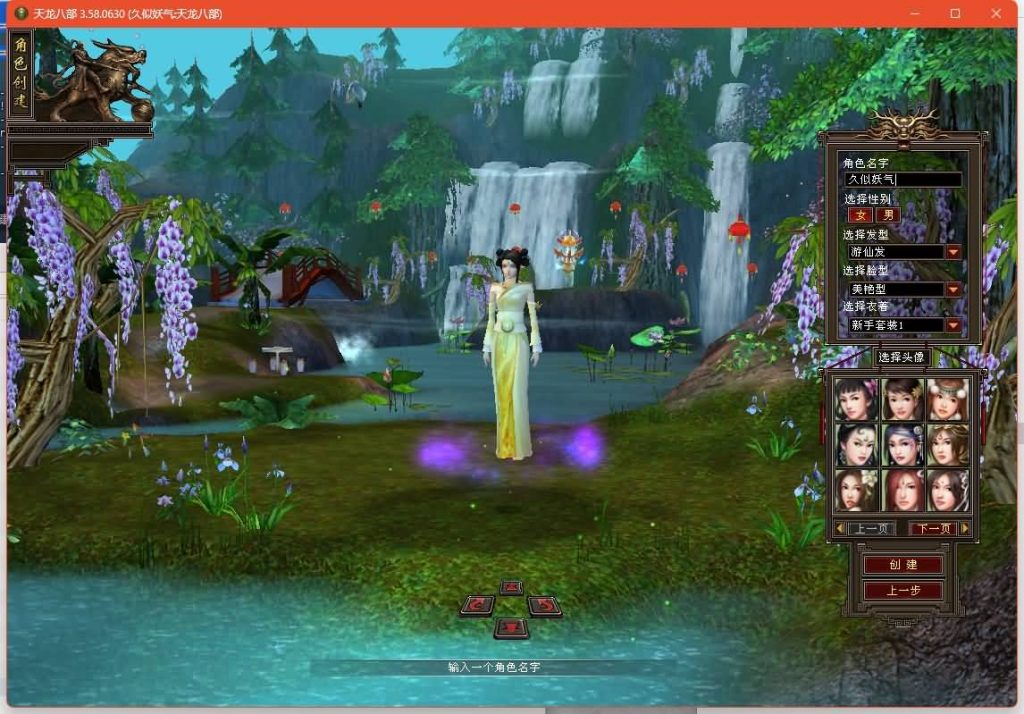Click the 角色名字 name input field
Image resolution: width=1024 pixels, height=714 pixels.
903,180
